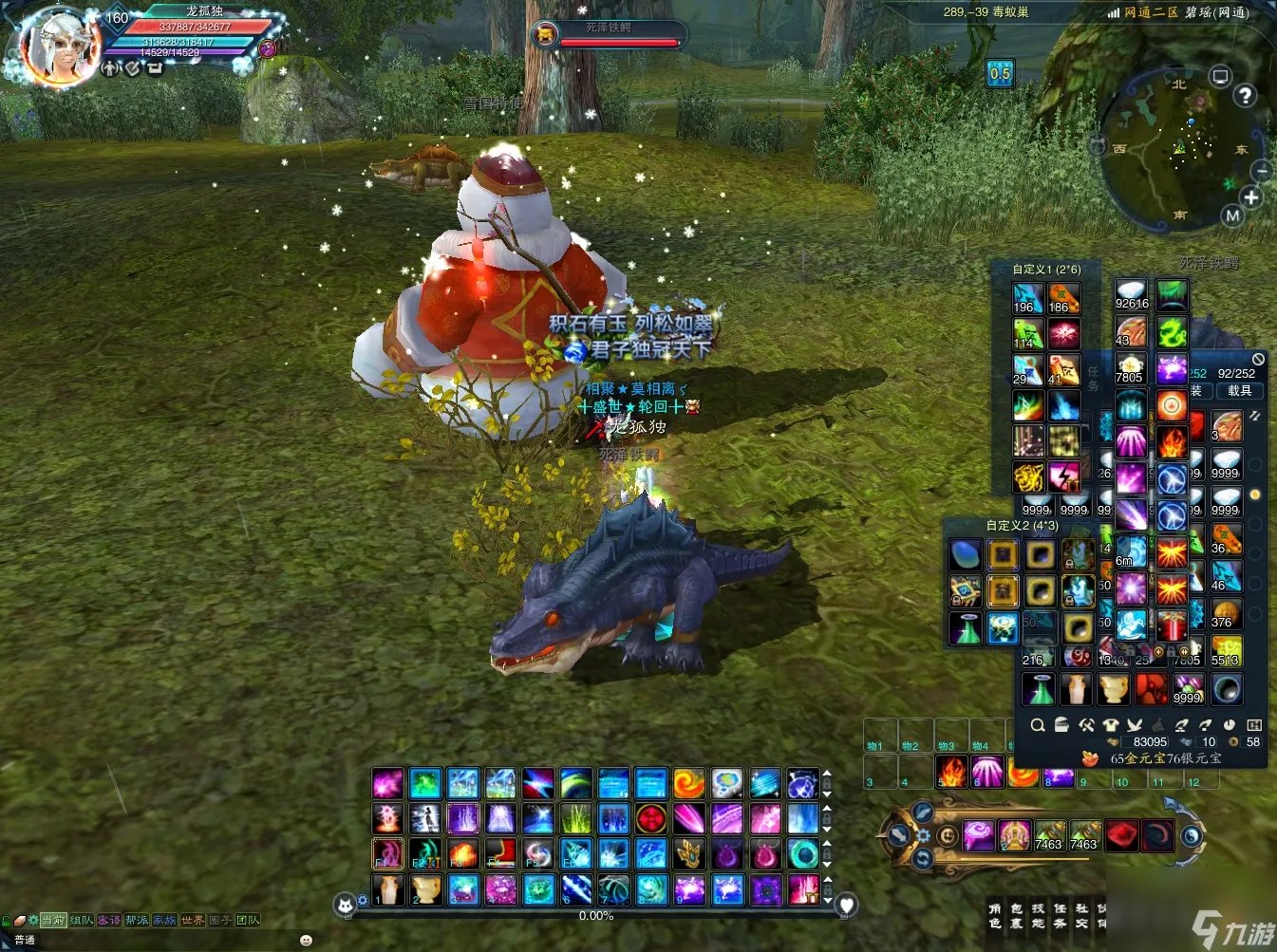The width and height of the screenshot is (1277, 952).
Task: Click the yin-yang orb on the ornate bar
Action: pyautogui.click(x=1191, y=836)
